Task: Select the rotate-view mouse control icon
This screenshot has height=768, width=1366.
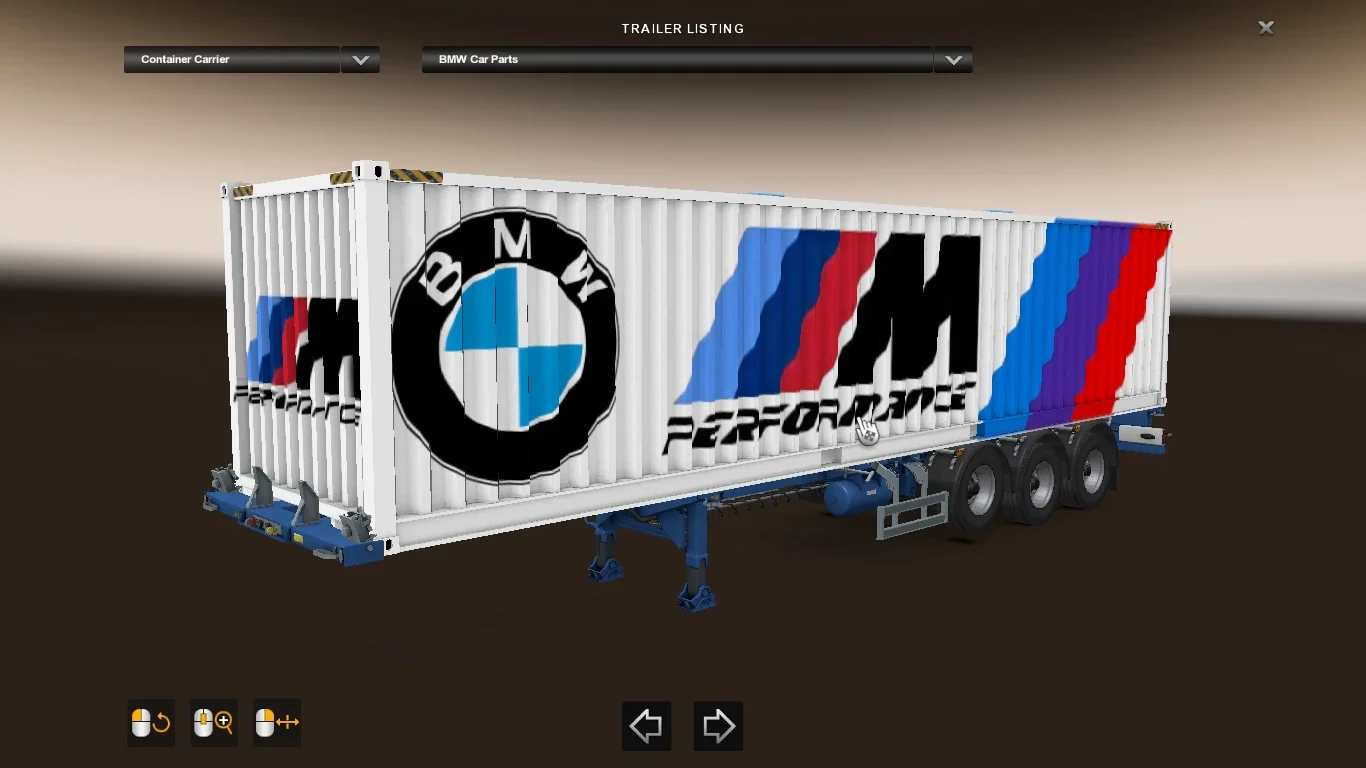Action: (x=150, y=723)
